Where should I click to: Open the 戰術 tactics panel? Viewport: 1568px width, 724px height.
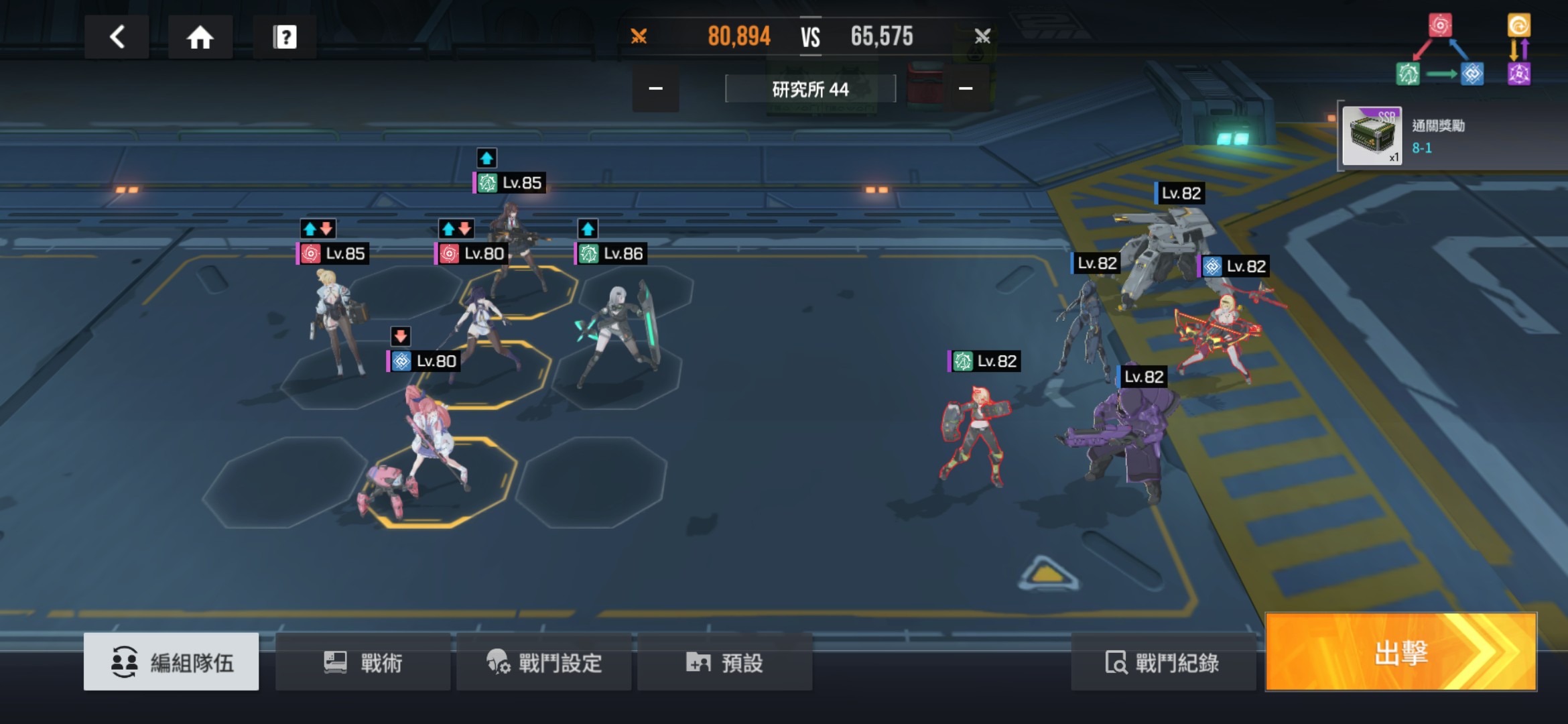click(363, 662)
